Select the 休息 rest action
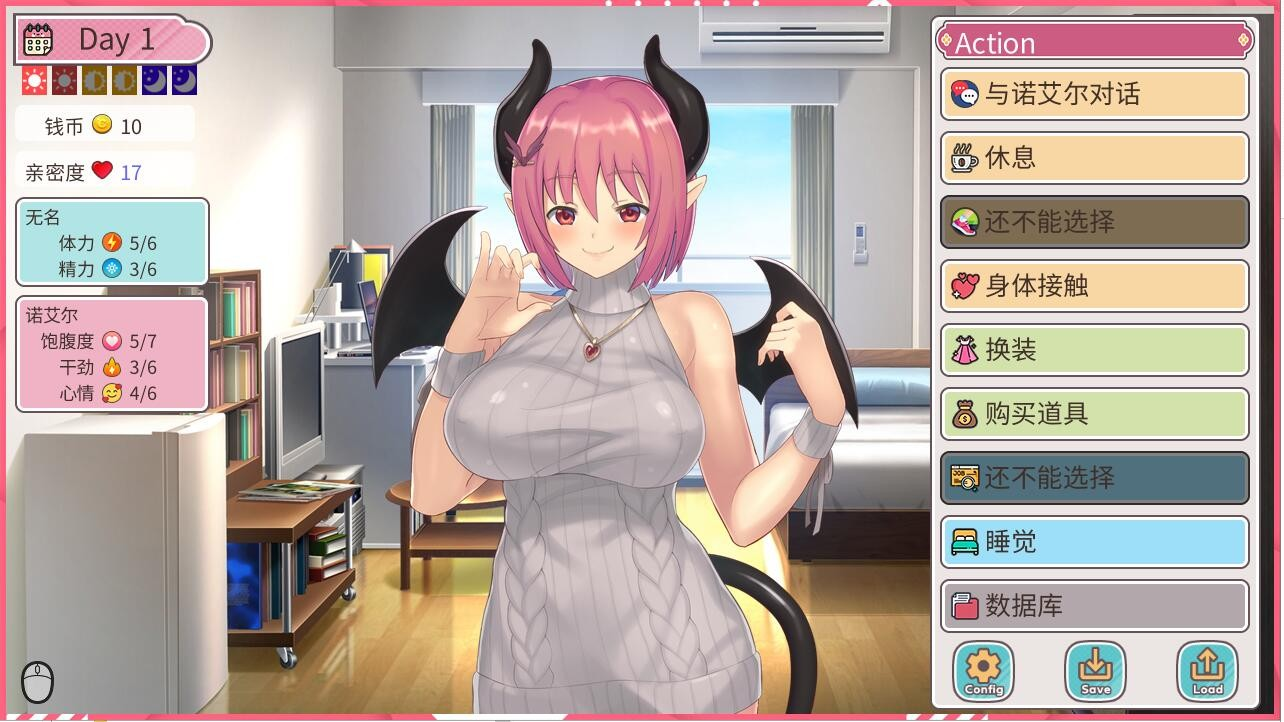This screenshot has width=1284, height=722. (x=1094, y=159)
